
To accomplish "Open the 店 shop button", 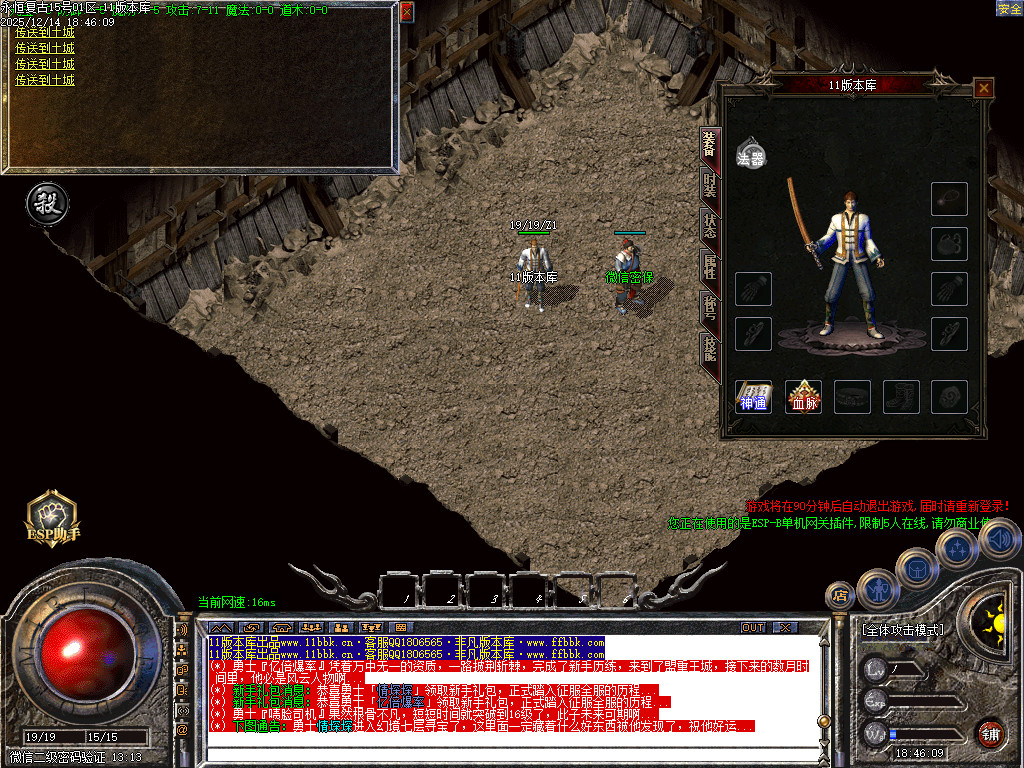I will 839,596.
